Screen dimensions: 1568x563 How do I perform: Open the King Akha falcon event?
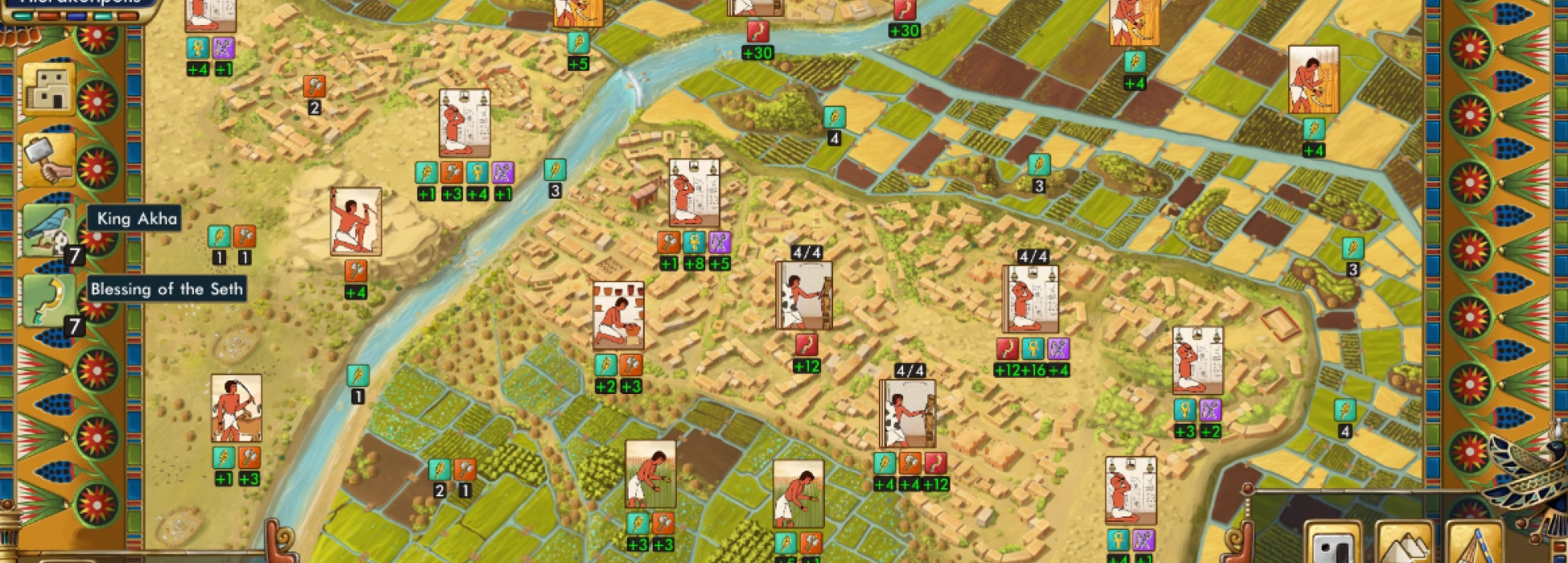pyautogui.click(x=48, y=231)
